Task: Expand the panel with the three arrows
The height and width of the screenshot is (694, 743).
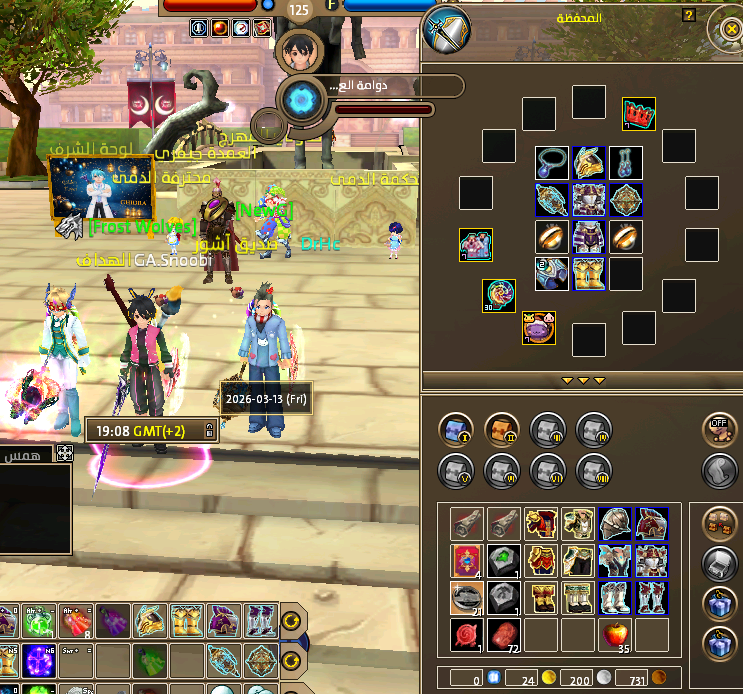Action: click(582, 381)
